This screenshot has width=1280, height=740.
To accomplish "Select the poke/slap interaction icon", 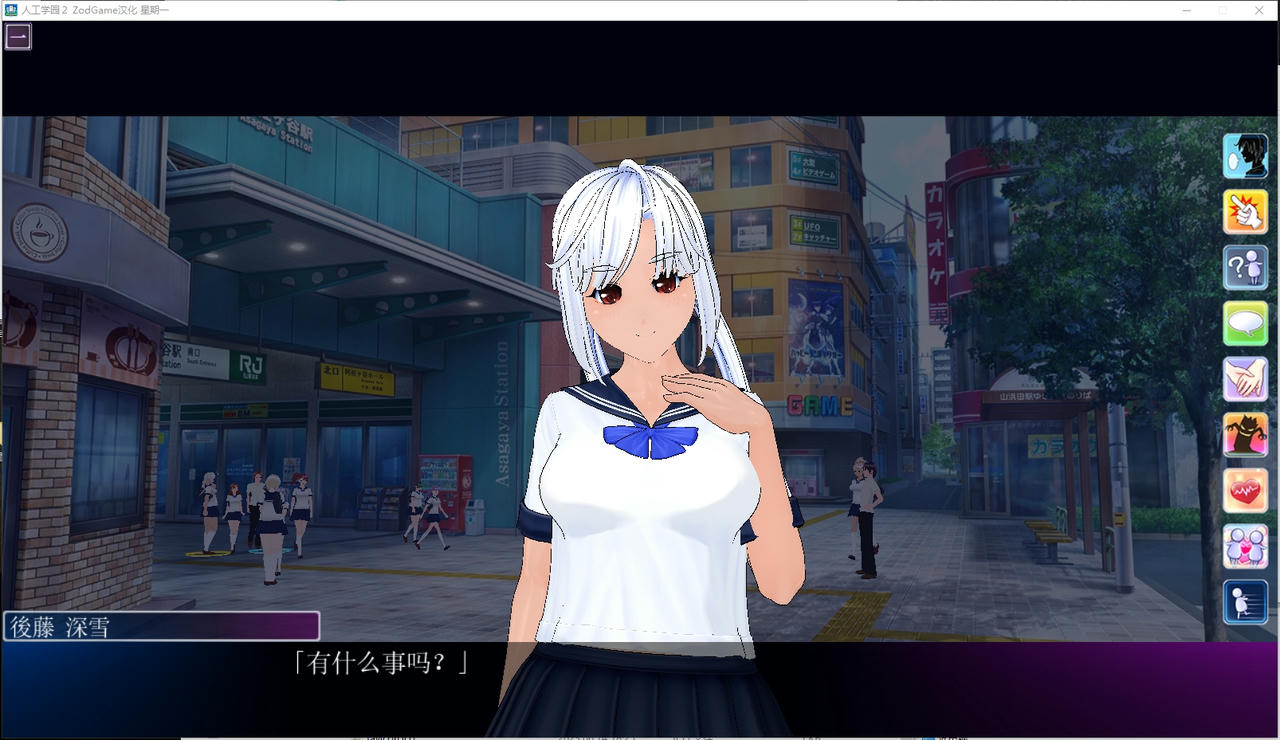I will click(1245, 211).
